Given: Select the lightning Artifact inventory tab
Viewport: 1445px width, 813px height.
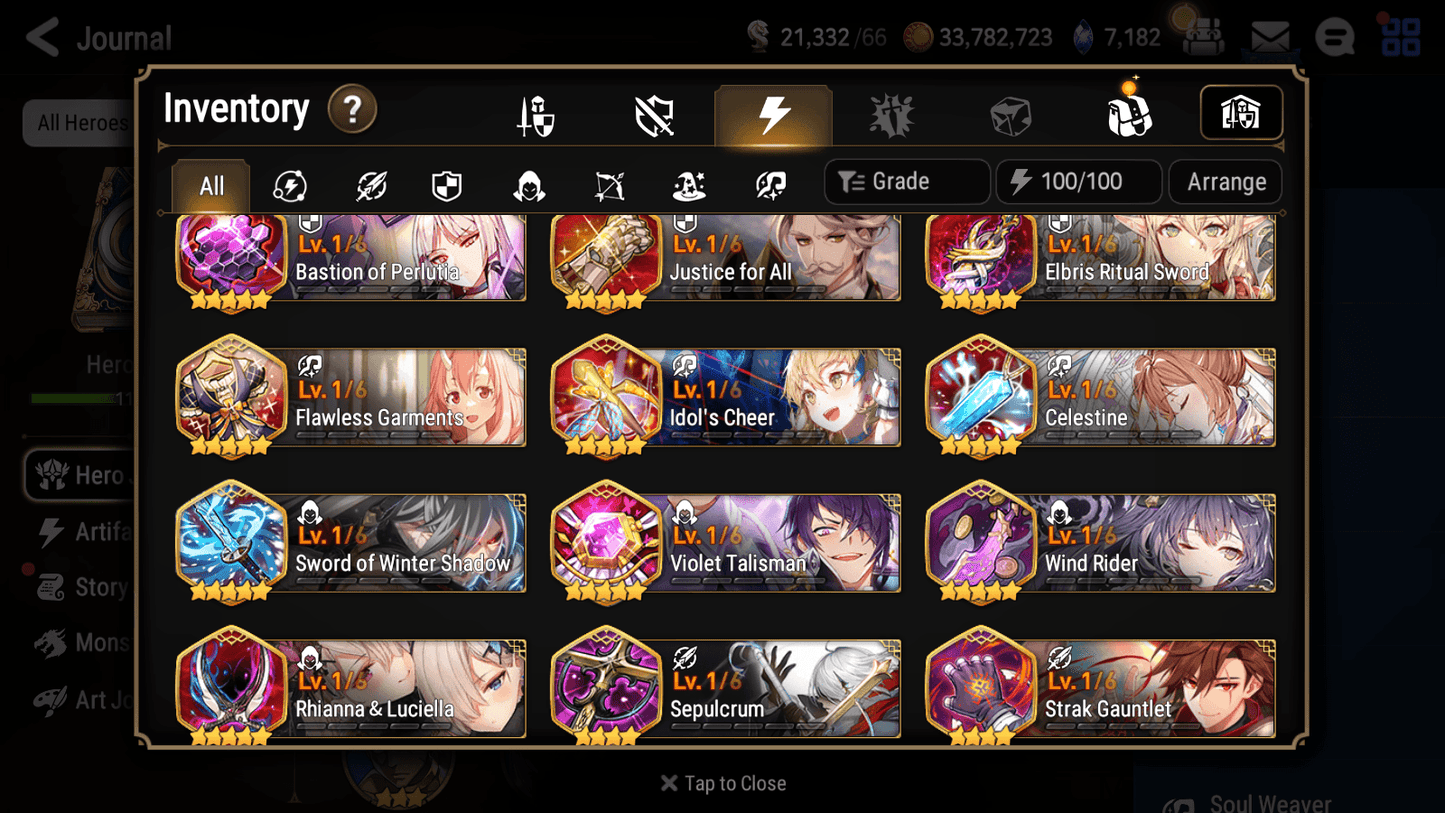Looking at the screenshot, I should [x=773, y=113].
